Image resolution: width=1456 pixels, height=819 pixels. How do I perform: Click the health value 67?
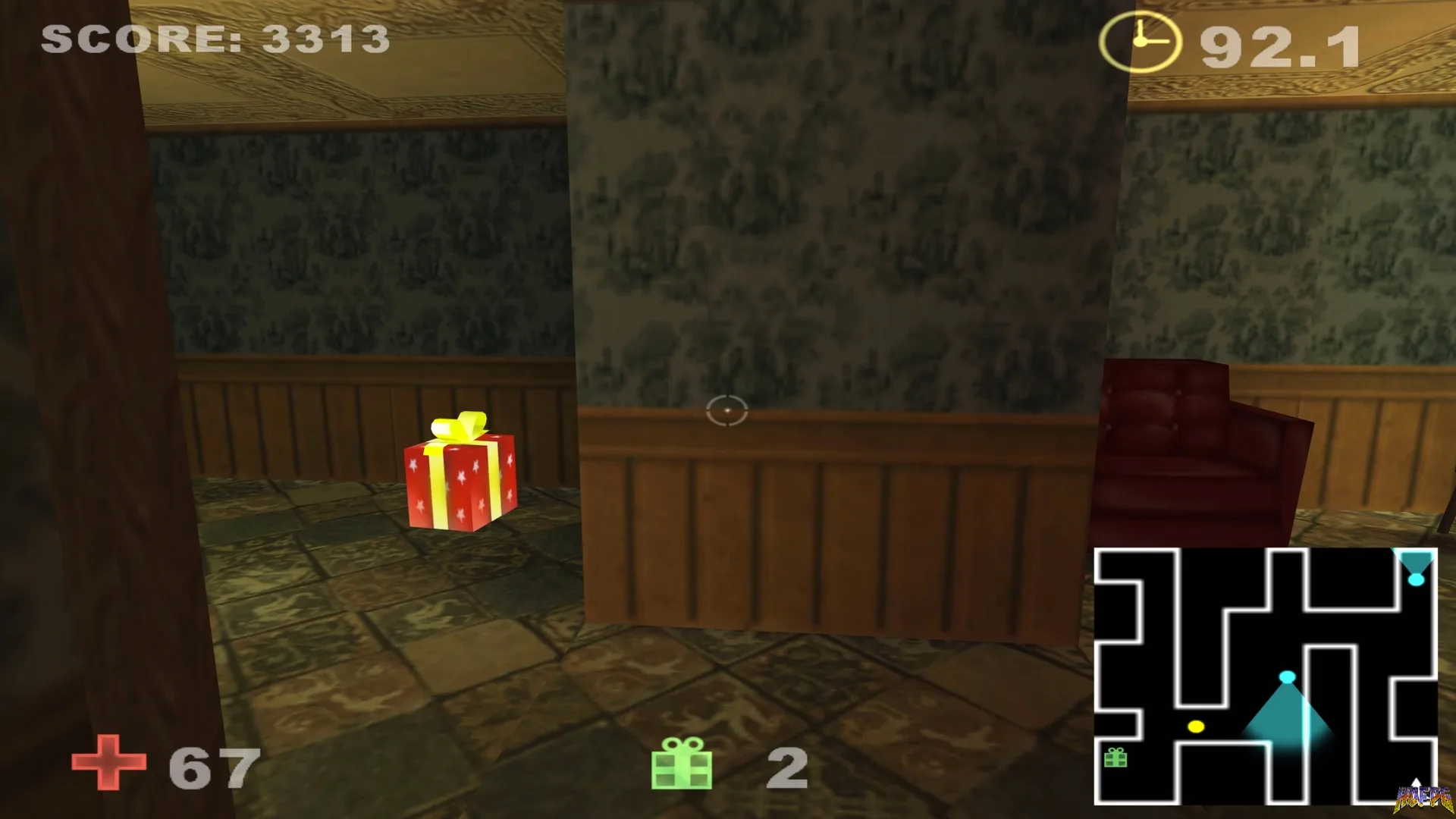point(212,766)
